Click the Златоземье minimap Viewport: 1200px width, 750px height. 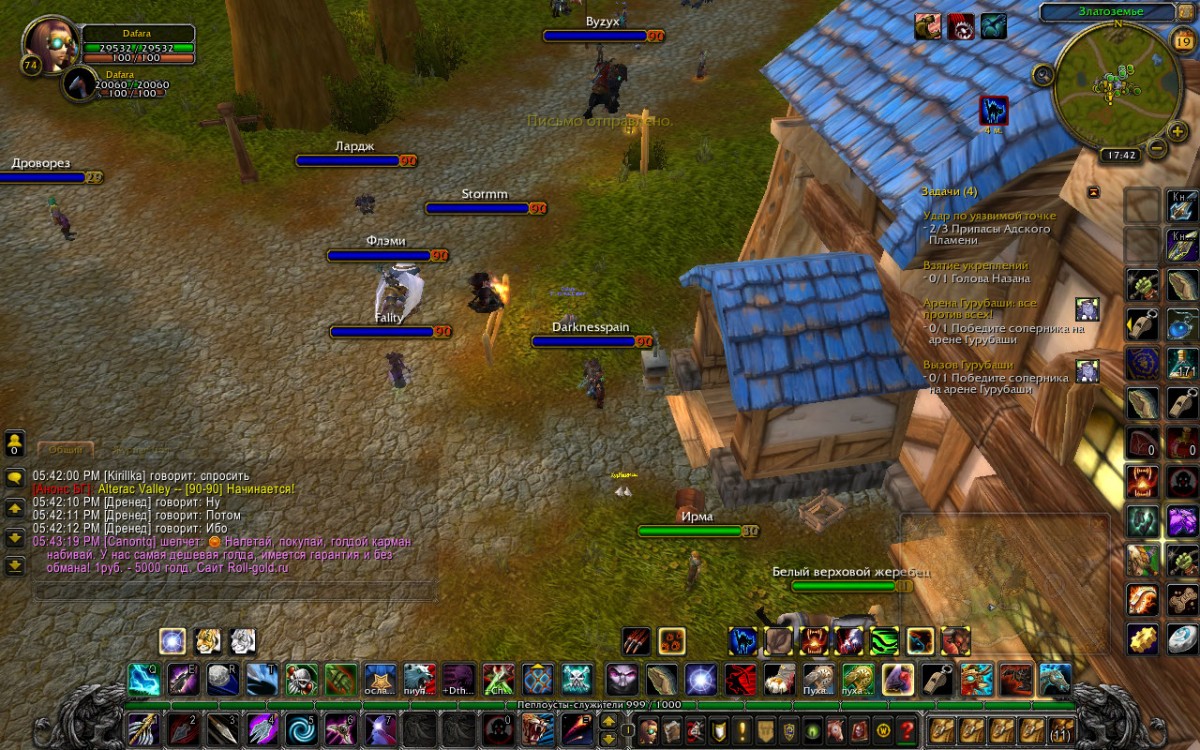tap(1110, 86)
